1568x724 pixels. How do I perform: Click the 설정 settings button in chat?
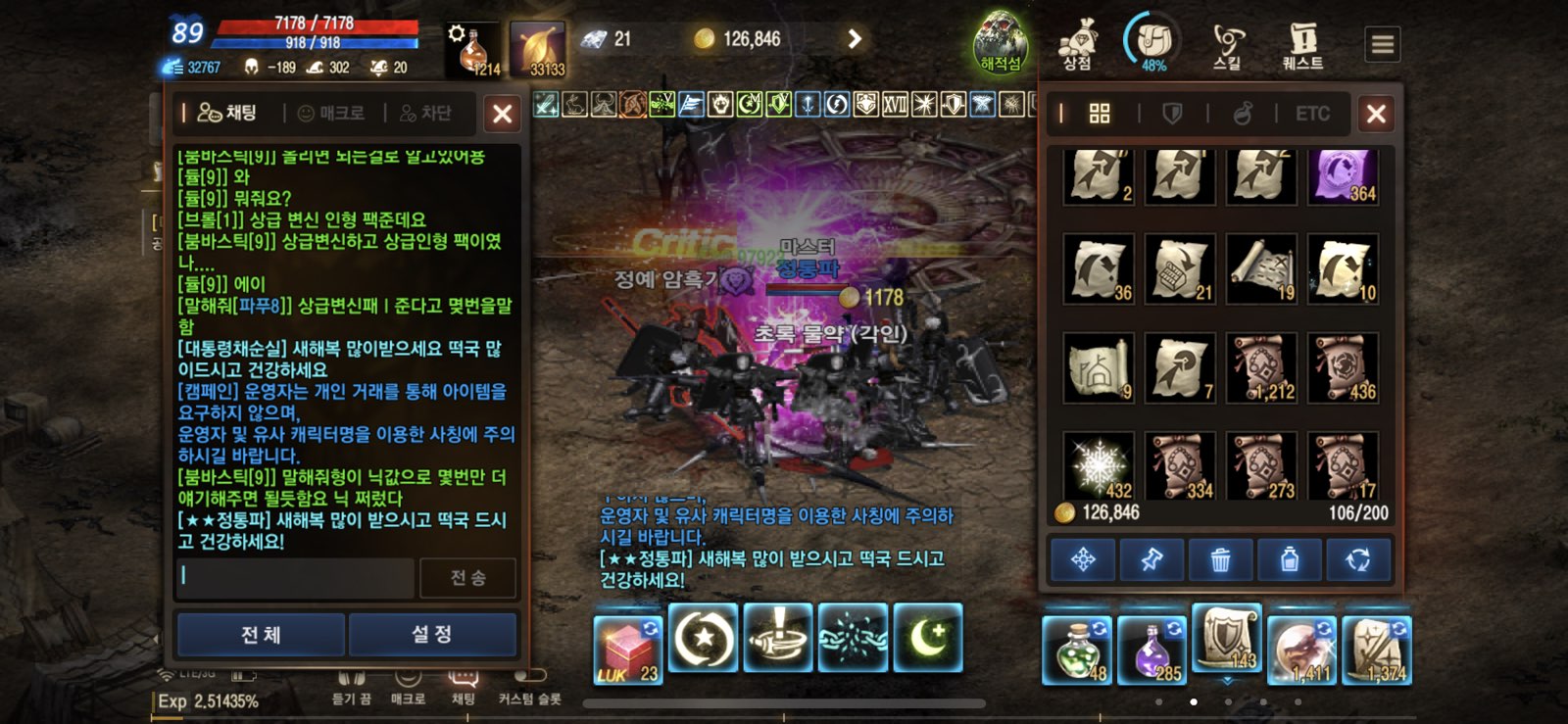pos(432,634)
